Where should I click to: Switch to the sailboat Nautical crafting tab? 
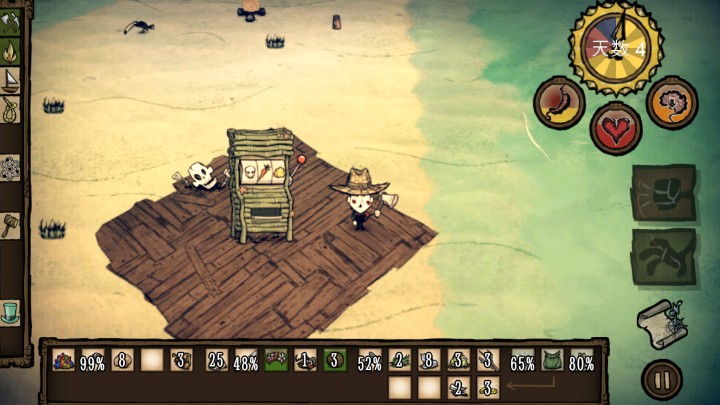point(10,80)
